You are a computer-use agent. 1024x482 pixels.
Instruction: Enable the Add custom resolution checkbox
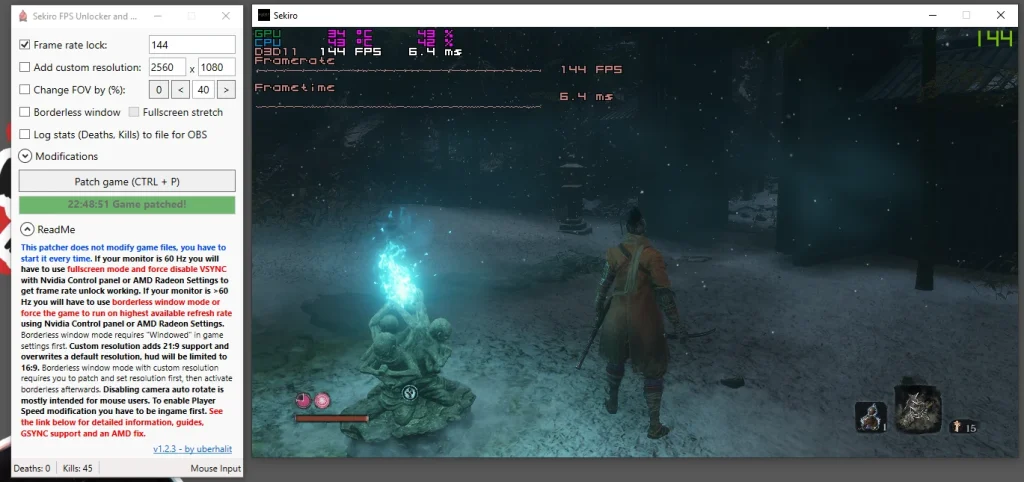click(x=26, y=67)
